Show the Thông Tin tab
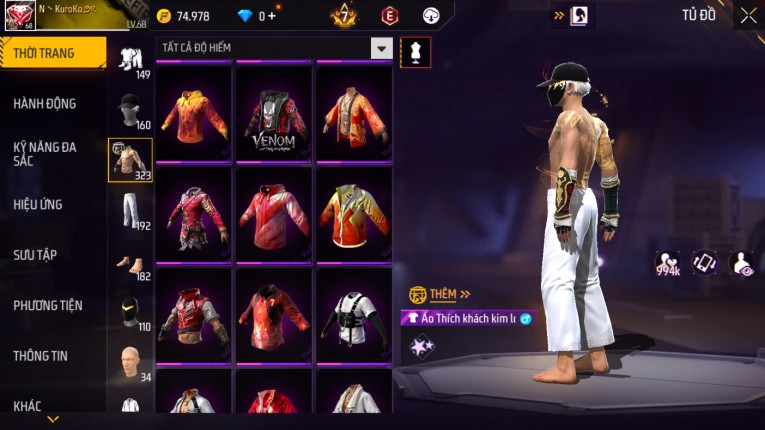 click(42, 355)
